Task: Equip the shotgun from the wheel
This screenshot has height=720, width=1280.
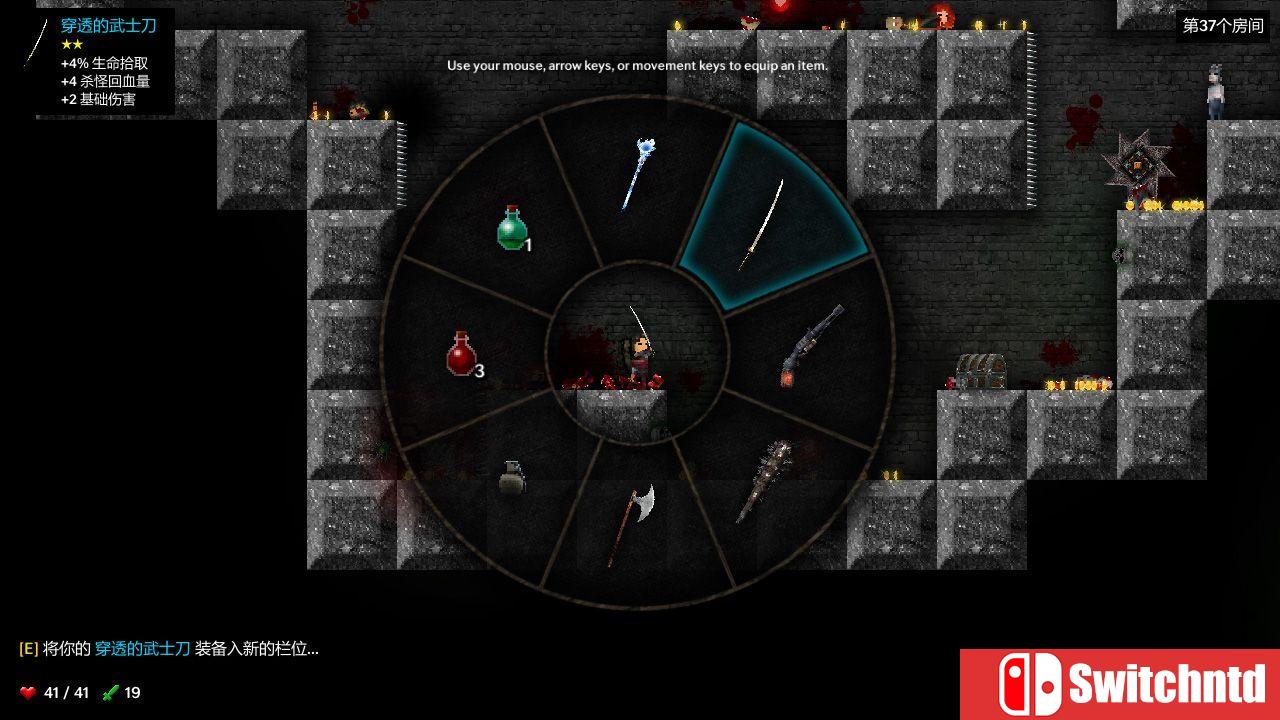Action: [810, 347]
